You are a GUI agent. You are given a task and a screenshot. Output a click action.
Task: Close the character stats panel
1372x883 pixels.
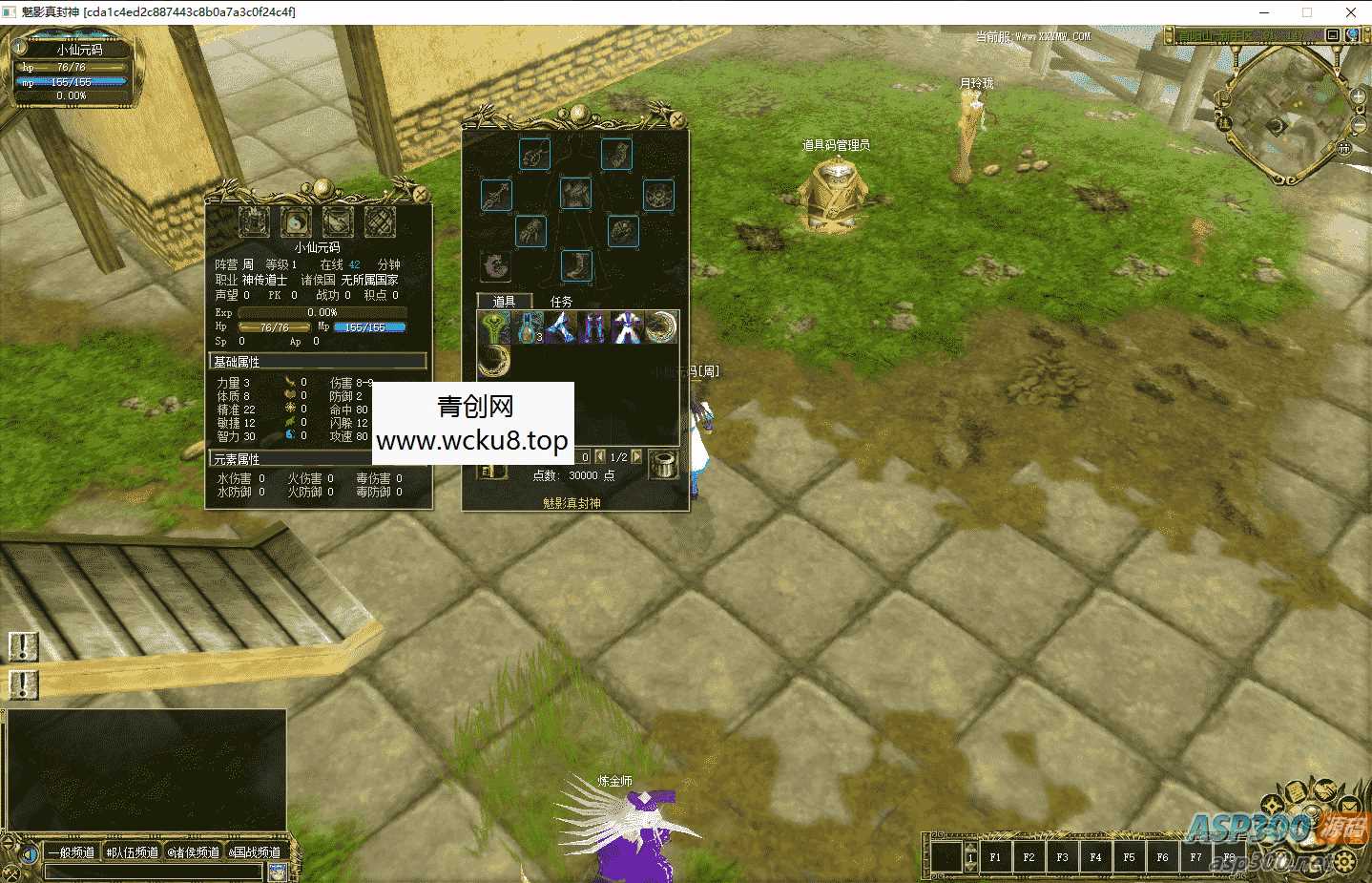pyautogui.click(x=420, y=194)
